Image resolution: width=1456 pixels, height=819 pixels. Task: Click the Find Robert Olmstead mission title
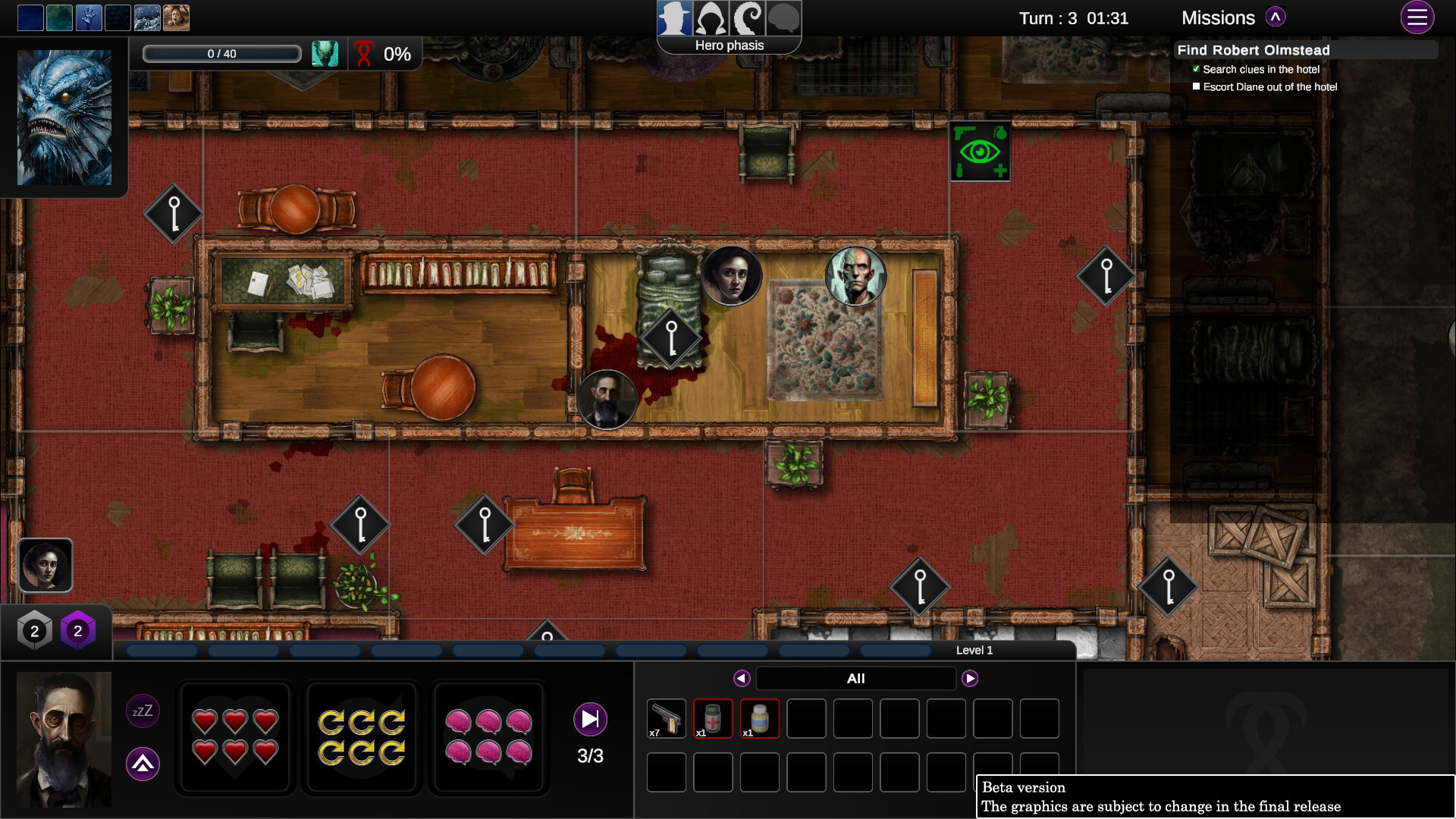click(x=1253, y=49)
